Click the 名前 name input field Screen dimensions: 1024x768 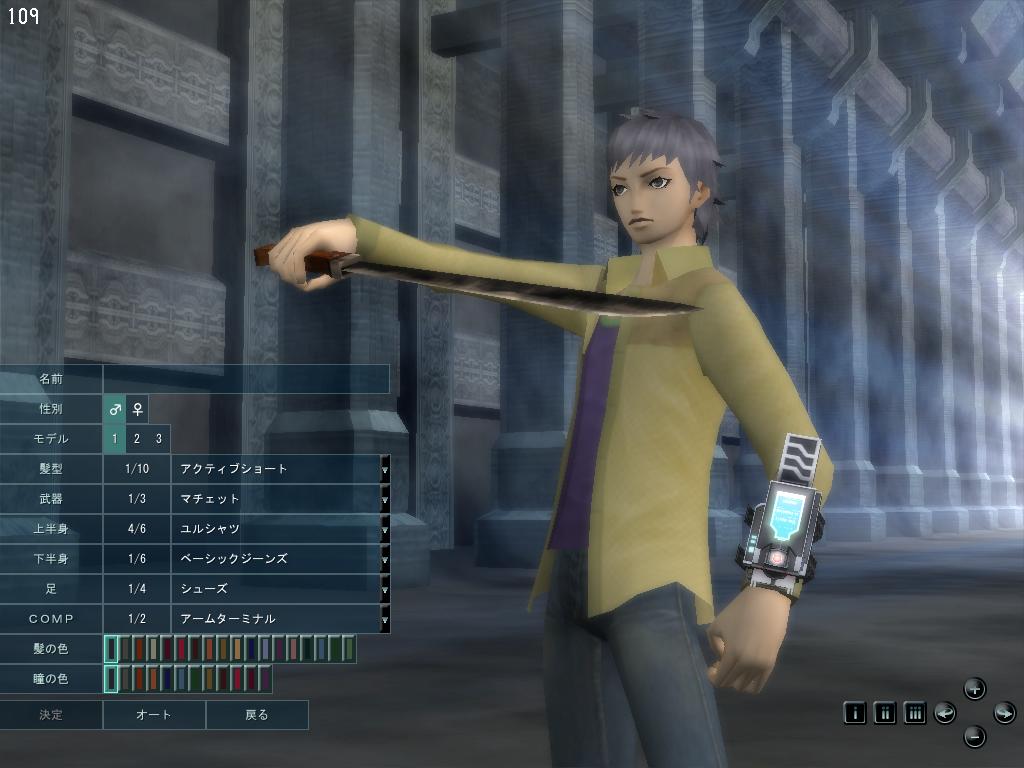(x=245, y=379)
